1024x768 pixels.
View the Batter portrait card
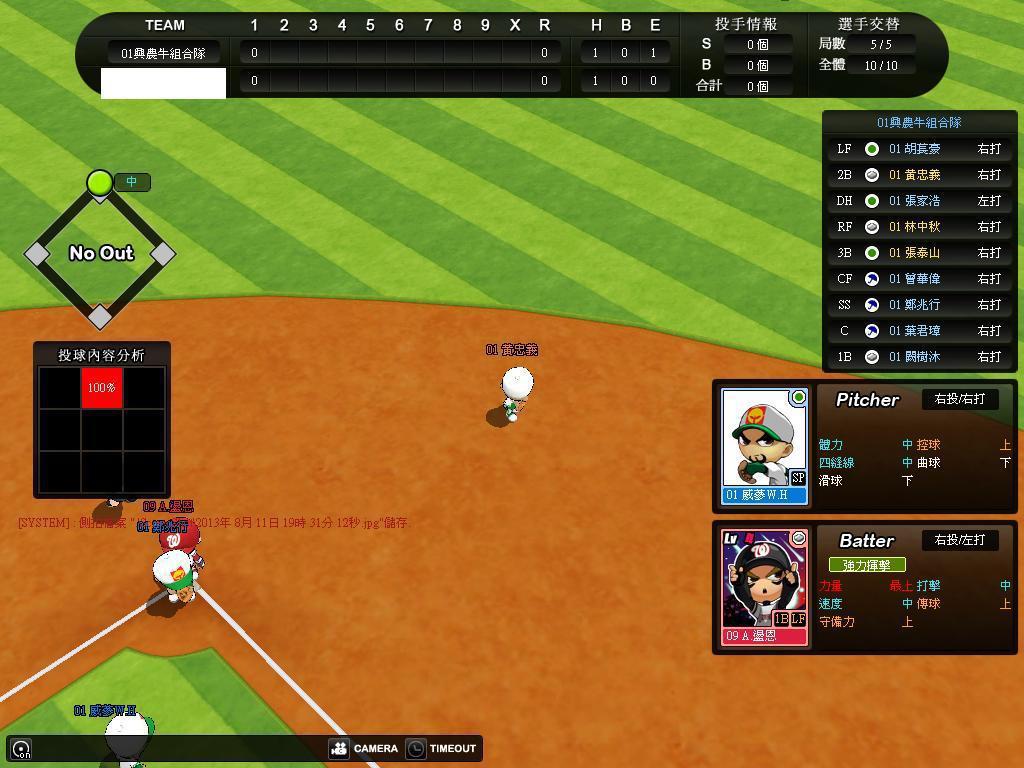coord(765,587)
